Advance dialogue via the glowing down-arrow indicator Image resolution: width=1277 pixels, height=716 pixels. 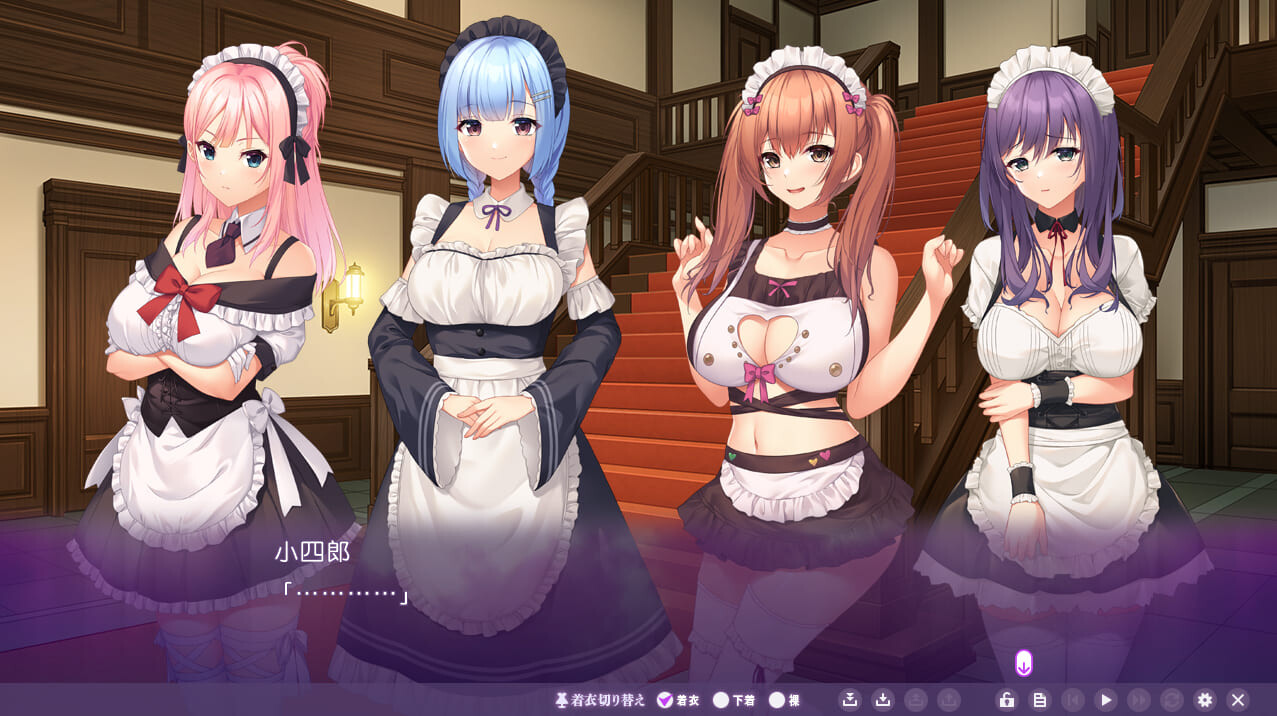[x=1023, y=663]
